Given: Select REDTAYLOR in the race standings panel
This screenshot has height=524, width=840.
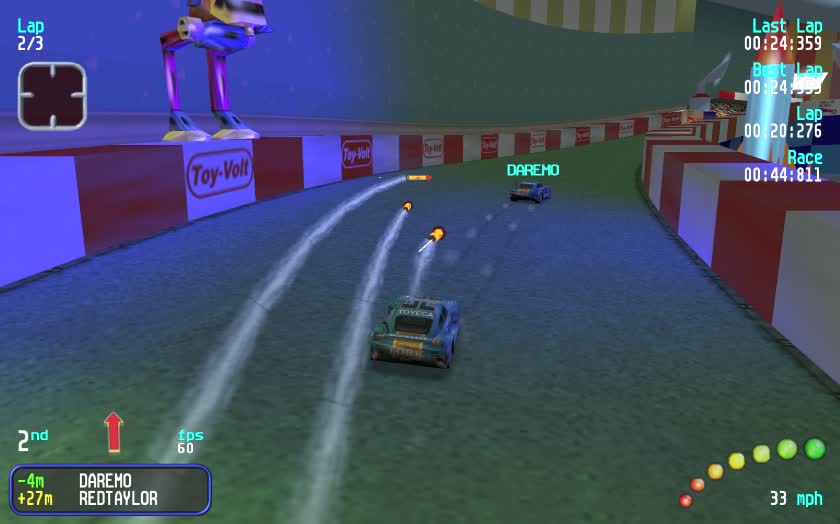Looking at the screenshot, I should 118,498.
